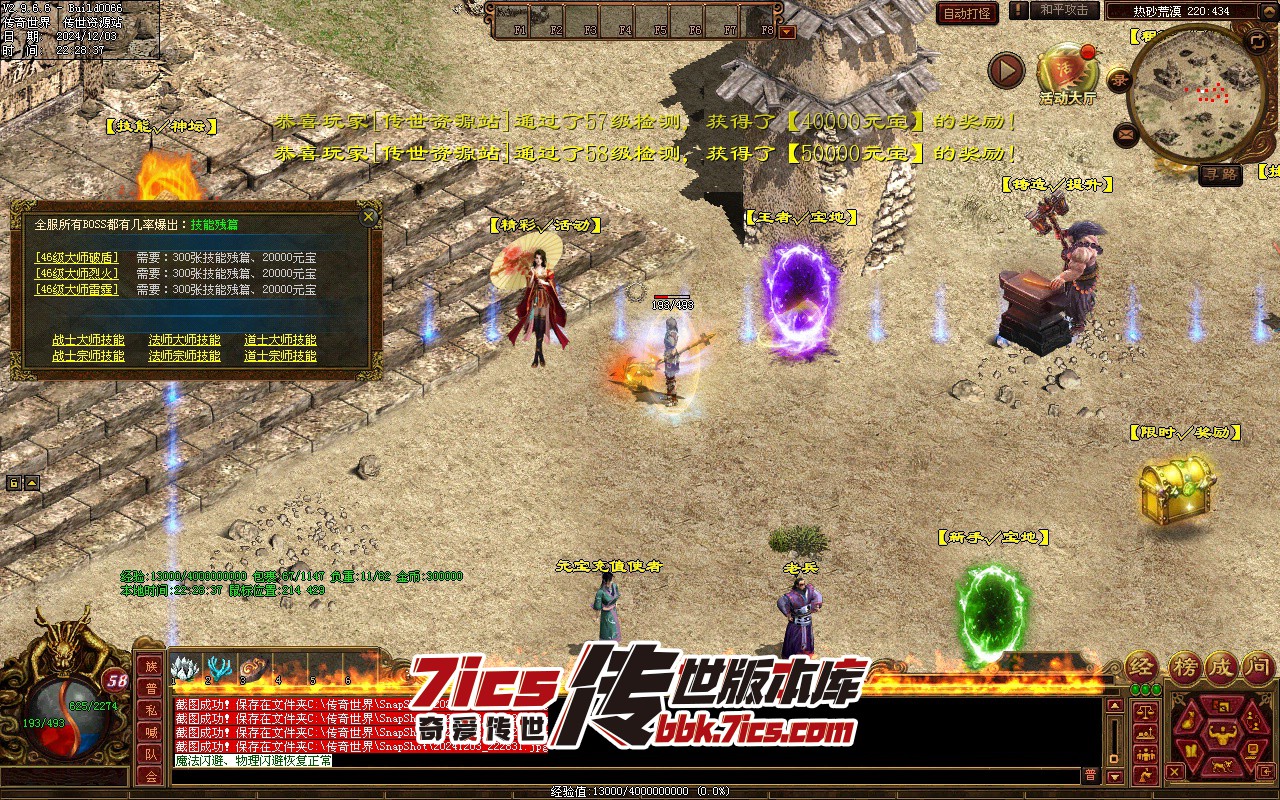Open the 榜 ranking button

coord(1184,667)
